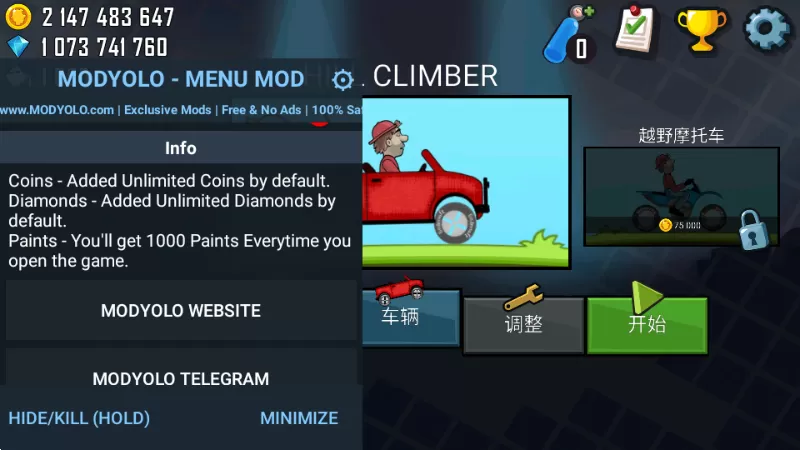Image resolution: width=800 pixels, height=450 pixels.
Task: Open the 调整 tuning button
Action: coord(523,324)
